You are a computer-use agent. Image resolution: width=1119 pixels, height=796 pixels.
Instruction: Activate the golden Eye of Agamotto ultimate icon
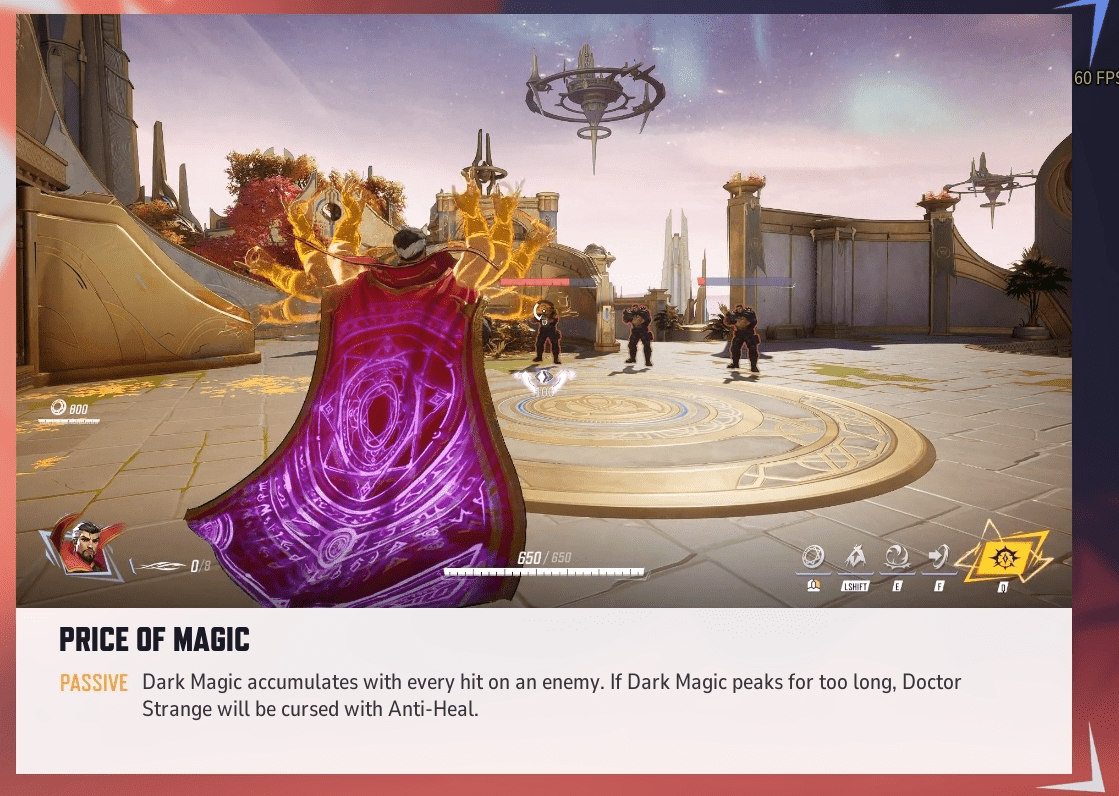tap(1002, 555)
